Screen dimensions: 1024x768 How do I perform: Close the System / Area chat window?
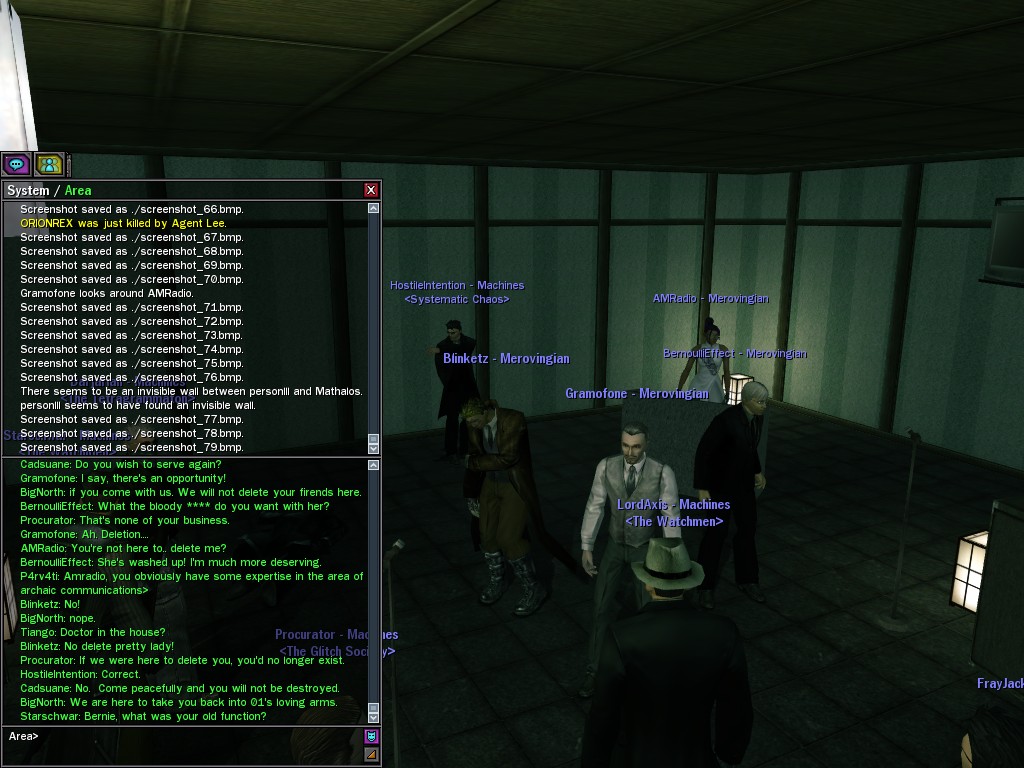pyautogui.click(x=371, y=190)
